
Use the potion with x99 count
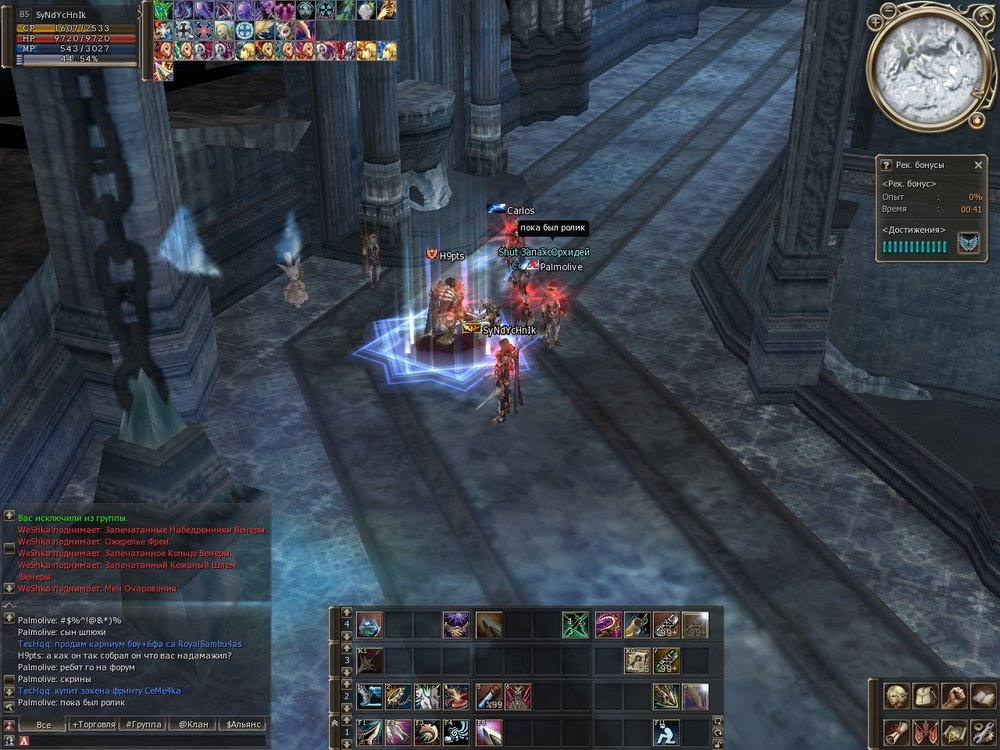point(488,696)
